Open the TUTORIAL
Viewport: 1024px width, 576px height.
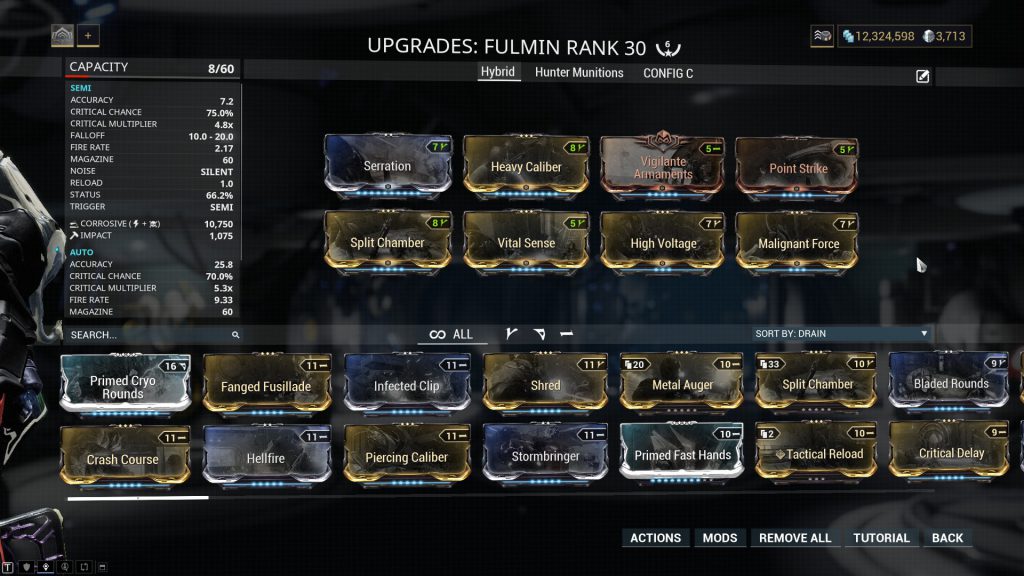[881, 538]
